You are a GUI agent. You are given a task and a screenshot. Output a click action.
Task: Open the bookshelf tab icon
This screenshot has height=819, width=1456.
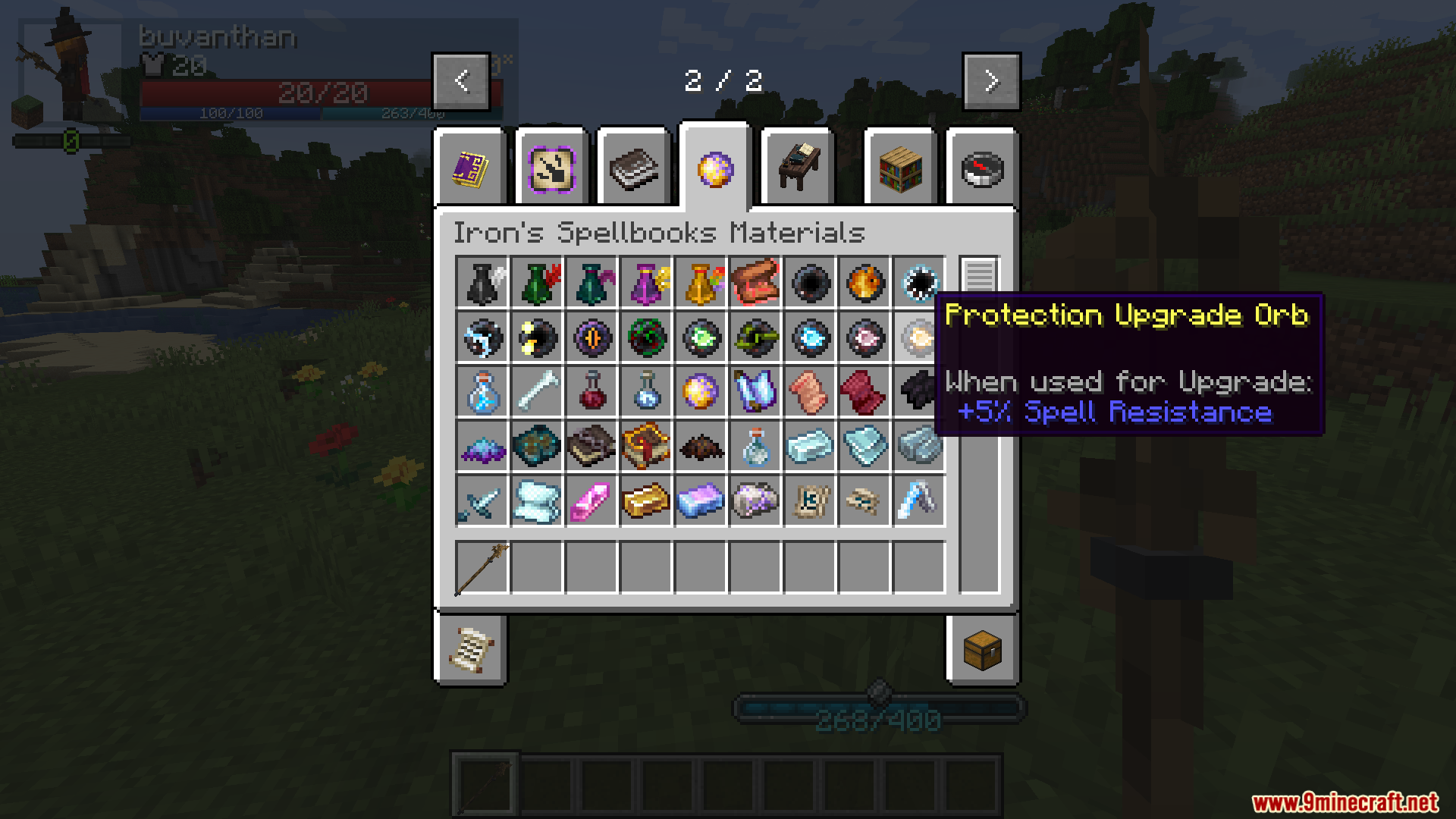[900, 168]
